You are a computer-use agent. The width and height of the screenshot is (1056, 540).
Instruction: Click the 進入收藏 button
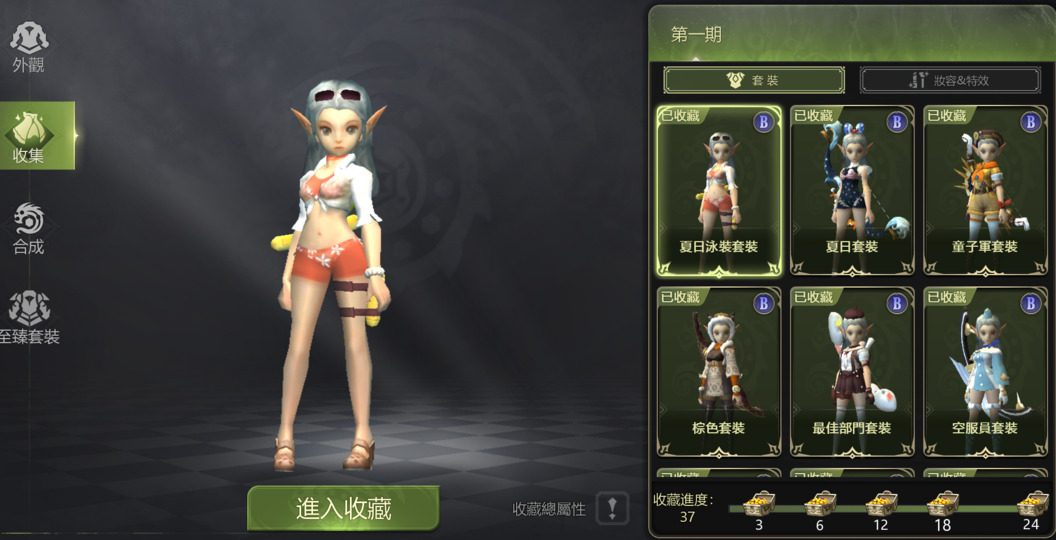pyautogui.click(x=343, y=508)
